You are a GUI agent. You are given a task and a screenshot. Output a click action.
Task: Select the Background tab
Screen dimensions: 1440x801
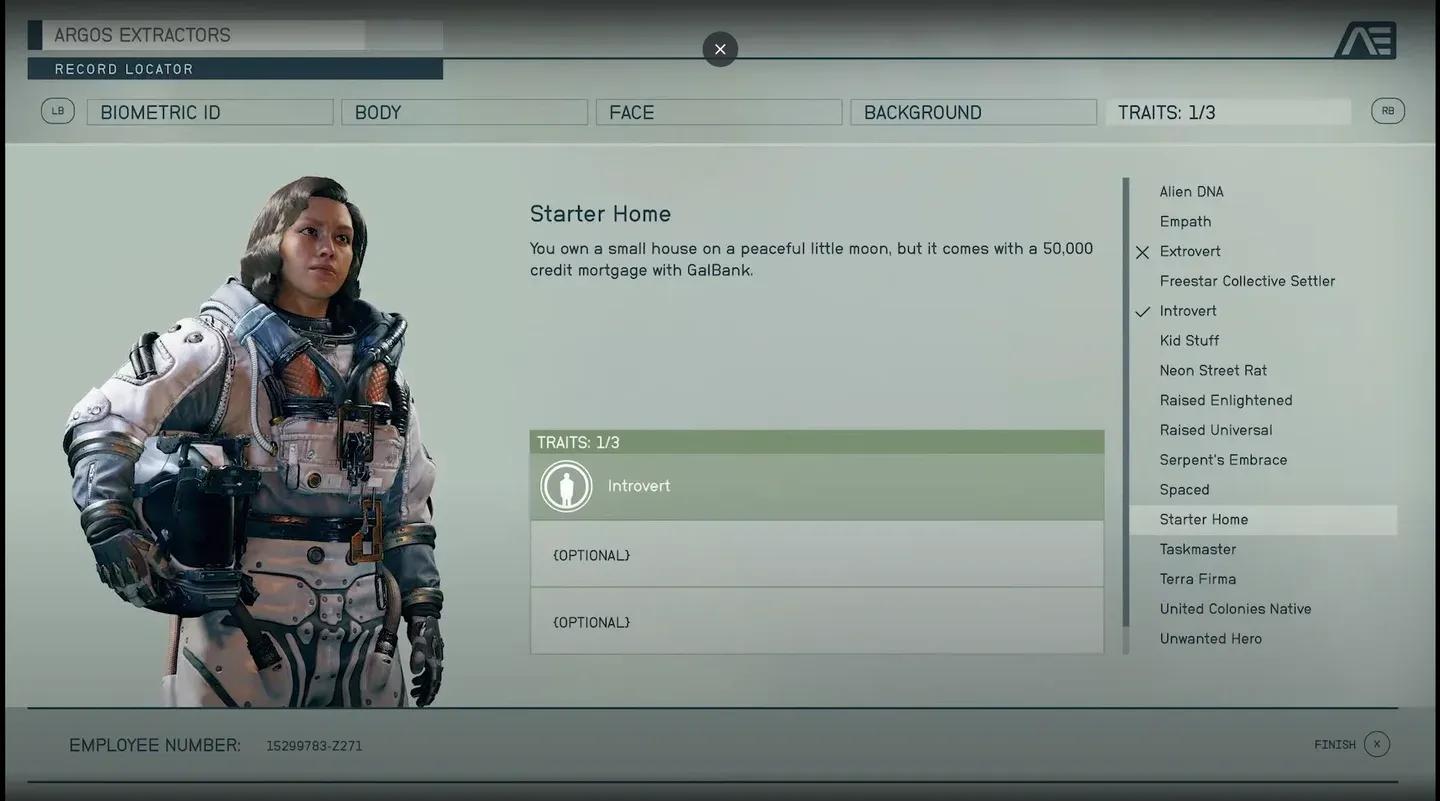click(973, 112)
